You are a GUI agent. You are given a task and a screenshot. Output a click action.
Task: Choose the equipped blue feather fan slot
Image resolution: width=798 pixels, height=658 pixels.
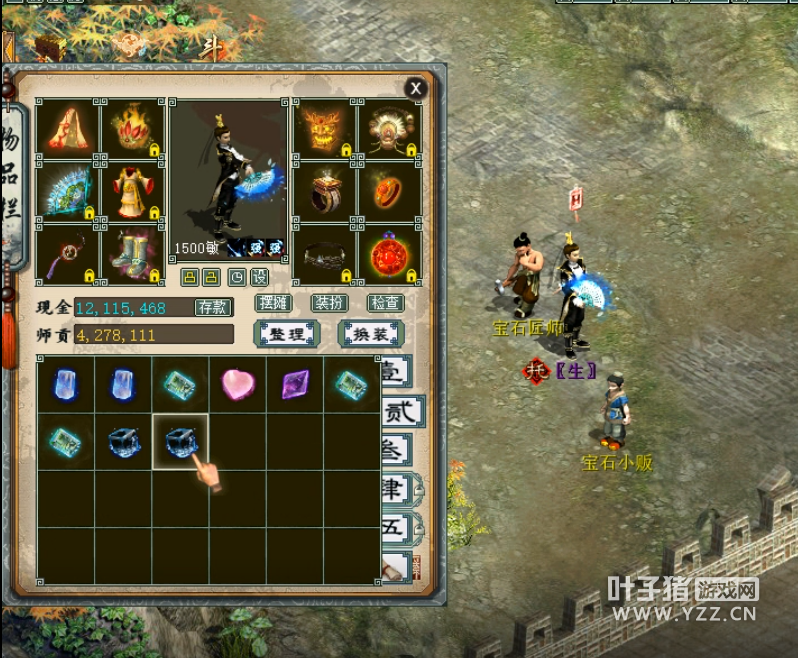click(68, 190)
